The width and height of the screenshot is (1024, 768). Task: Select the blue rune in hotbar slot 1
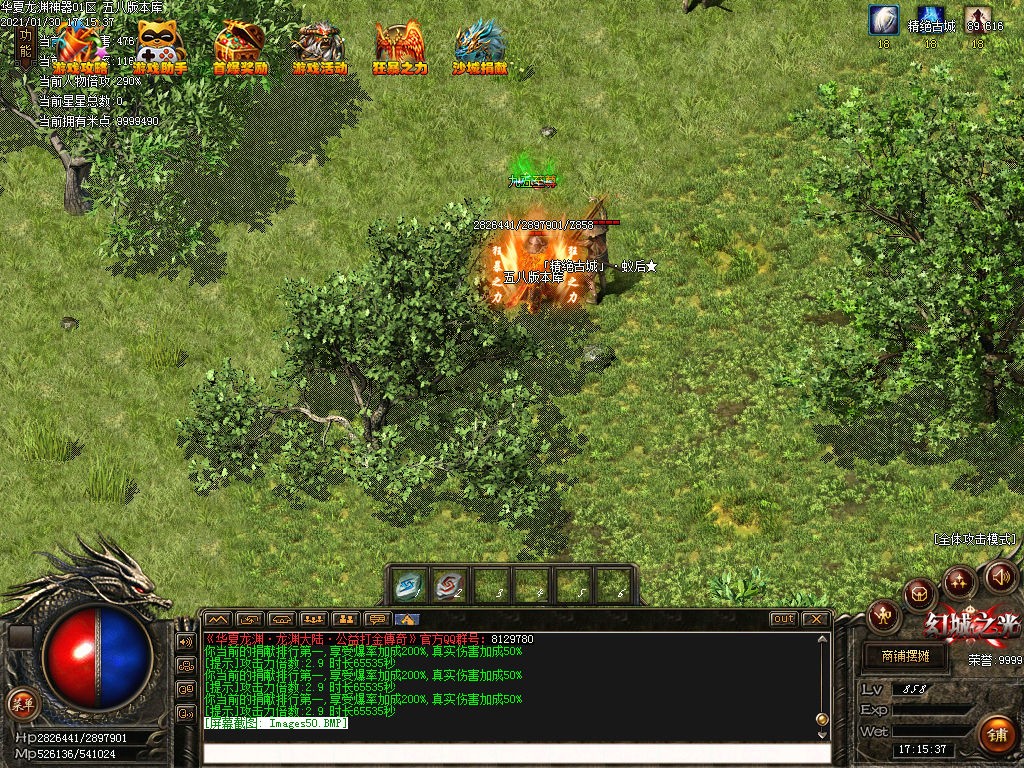(409, 585)
